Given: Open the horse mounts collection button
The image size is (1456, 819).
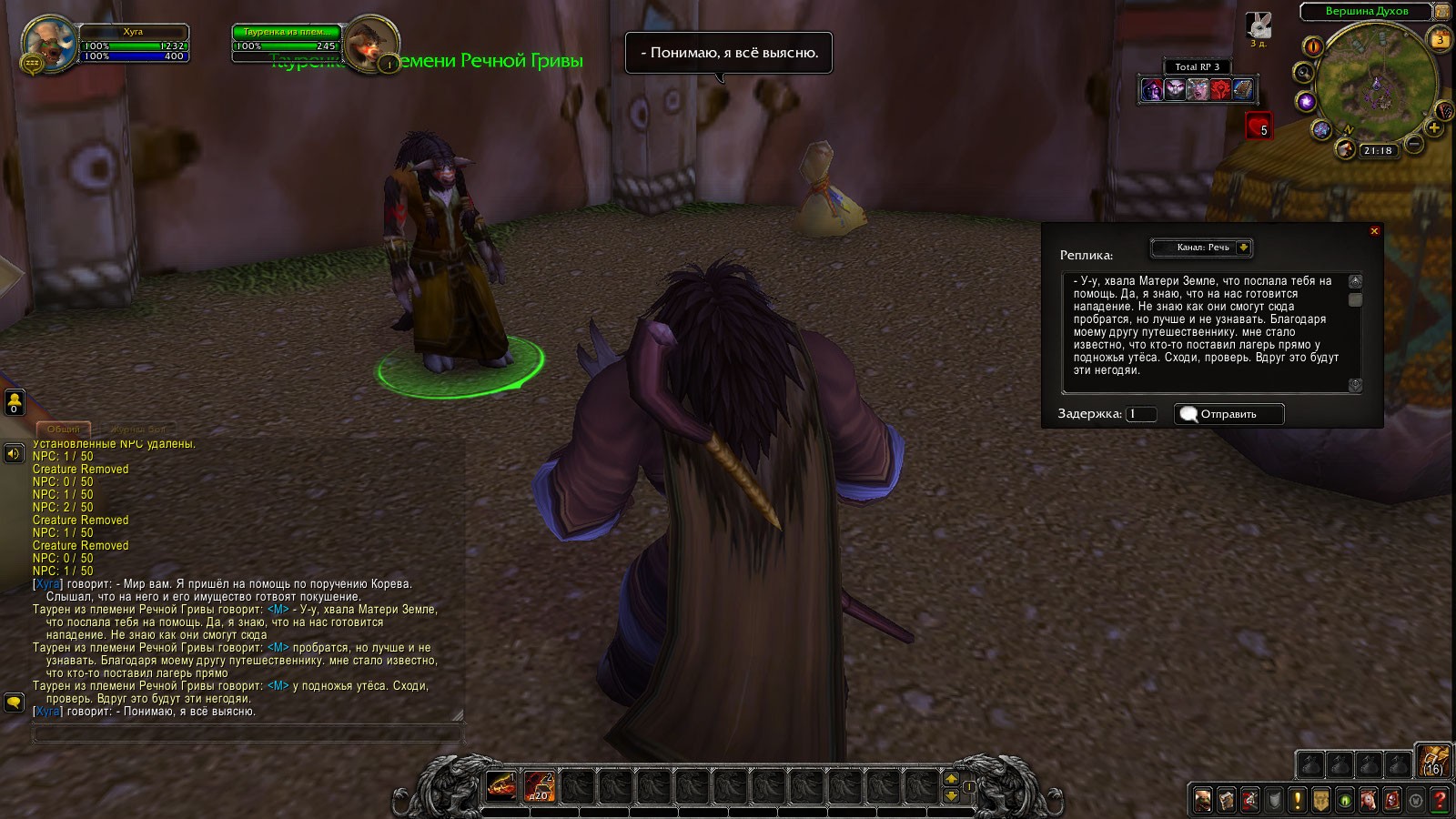Looking at the screenshot, I should point(1369,800).
